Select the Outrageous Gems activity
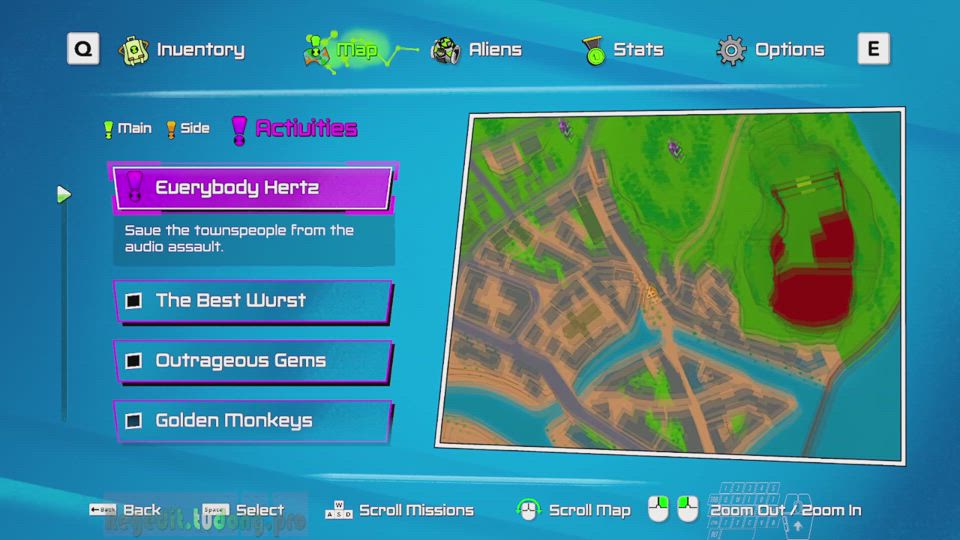 tap(252, 361)
